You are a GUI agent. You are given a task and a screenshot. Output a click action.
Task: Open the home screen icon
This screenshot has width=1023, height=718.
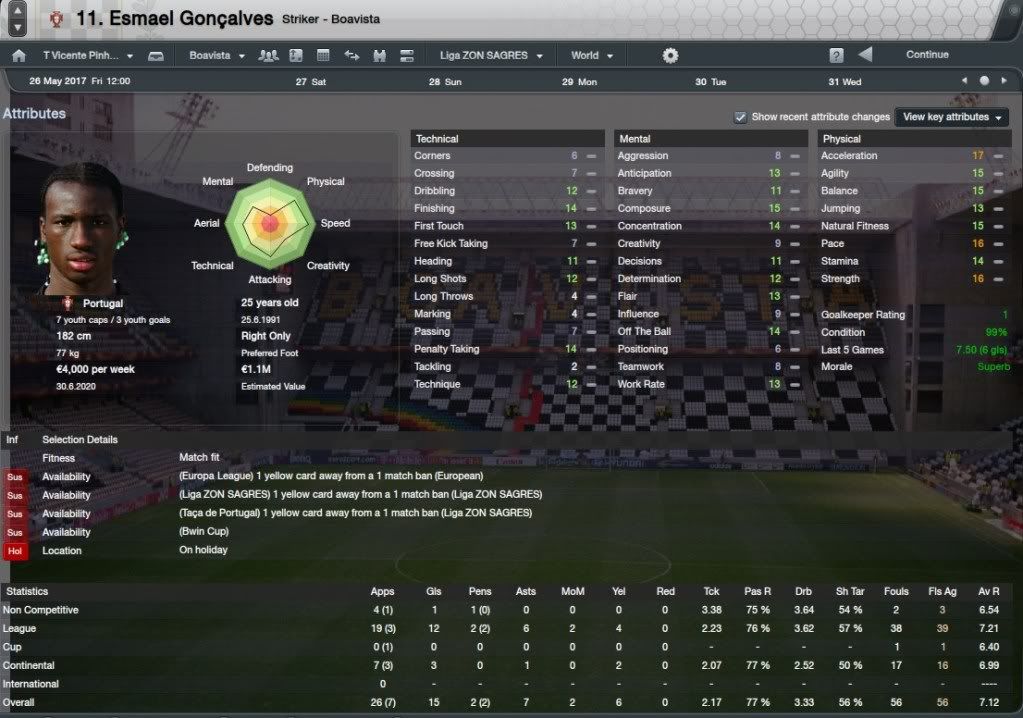(x=19, y=56)
